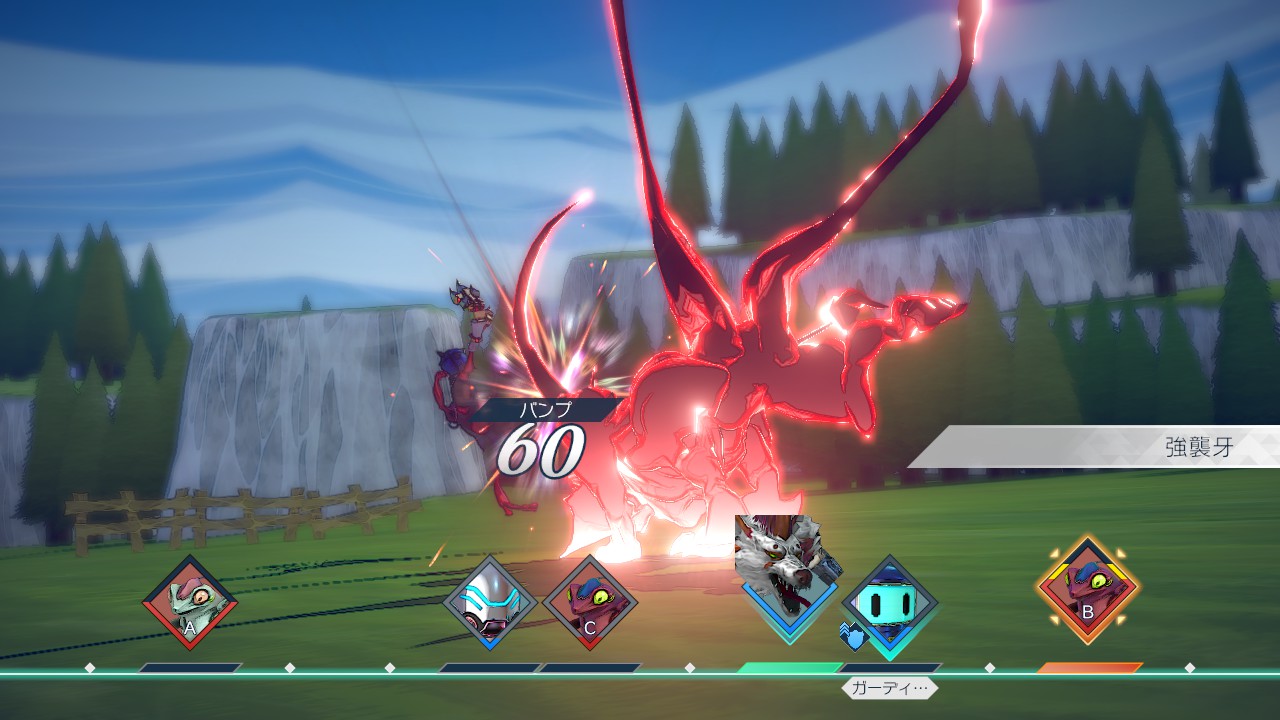This screenshot has width=1280, height=720.
Task: Select the blue robot turn portrait
Action: [889, 603]
